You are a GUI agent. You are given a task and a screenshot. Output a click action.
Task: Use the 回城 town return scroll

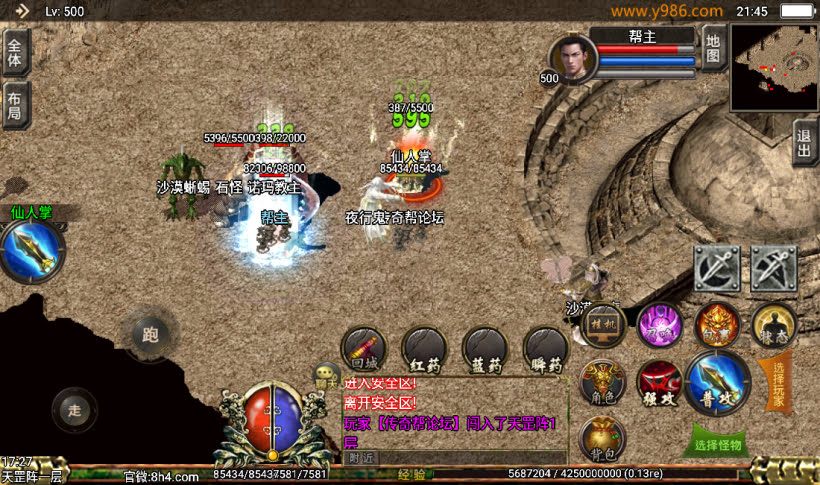pos(363,349)
